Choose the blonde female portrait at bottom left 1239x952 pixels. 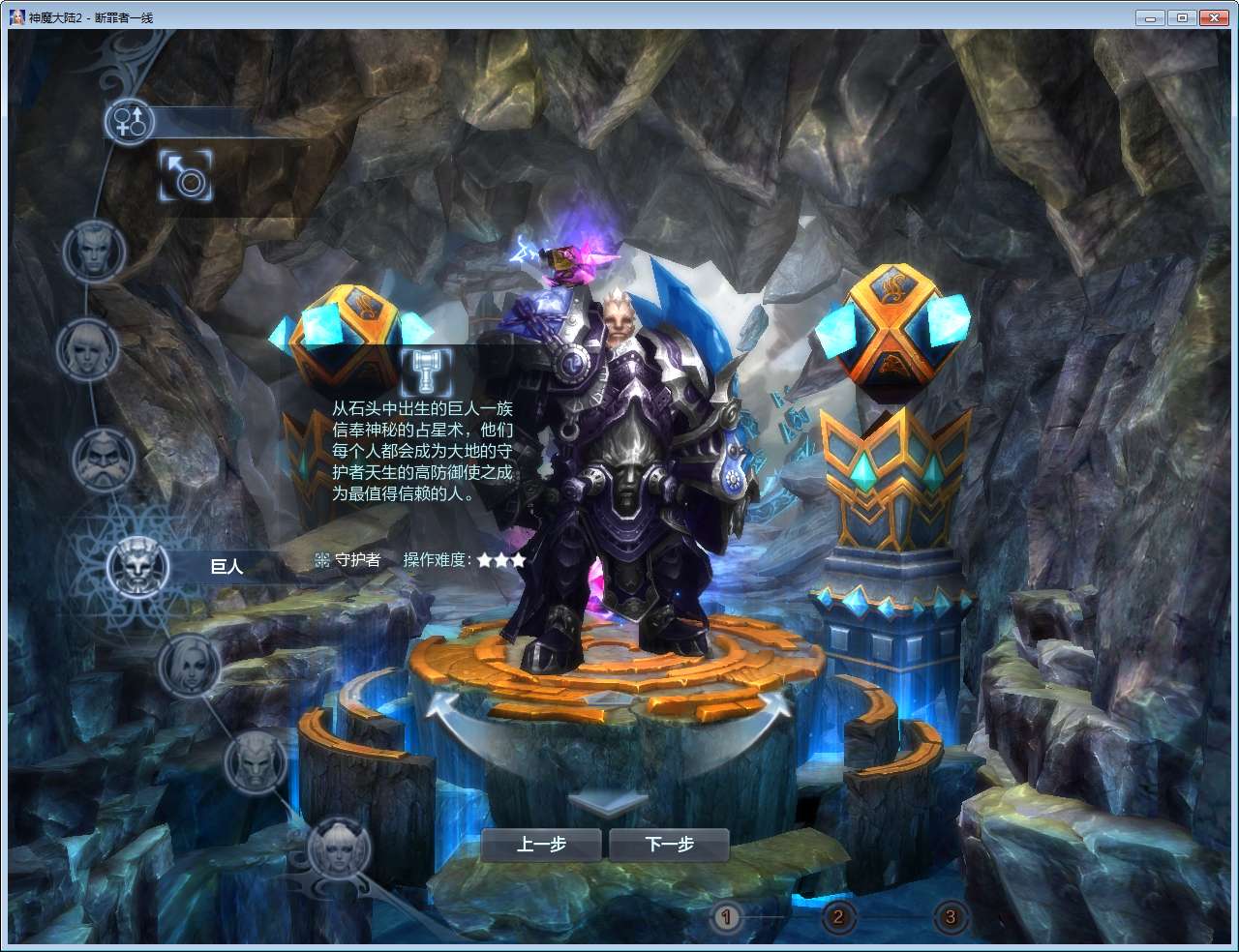tap(338, 850)
